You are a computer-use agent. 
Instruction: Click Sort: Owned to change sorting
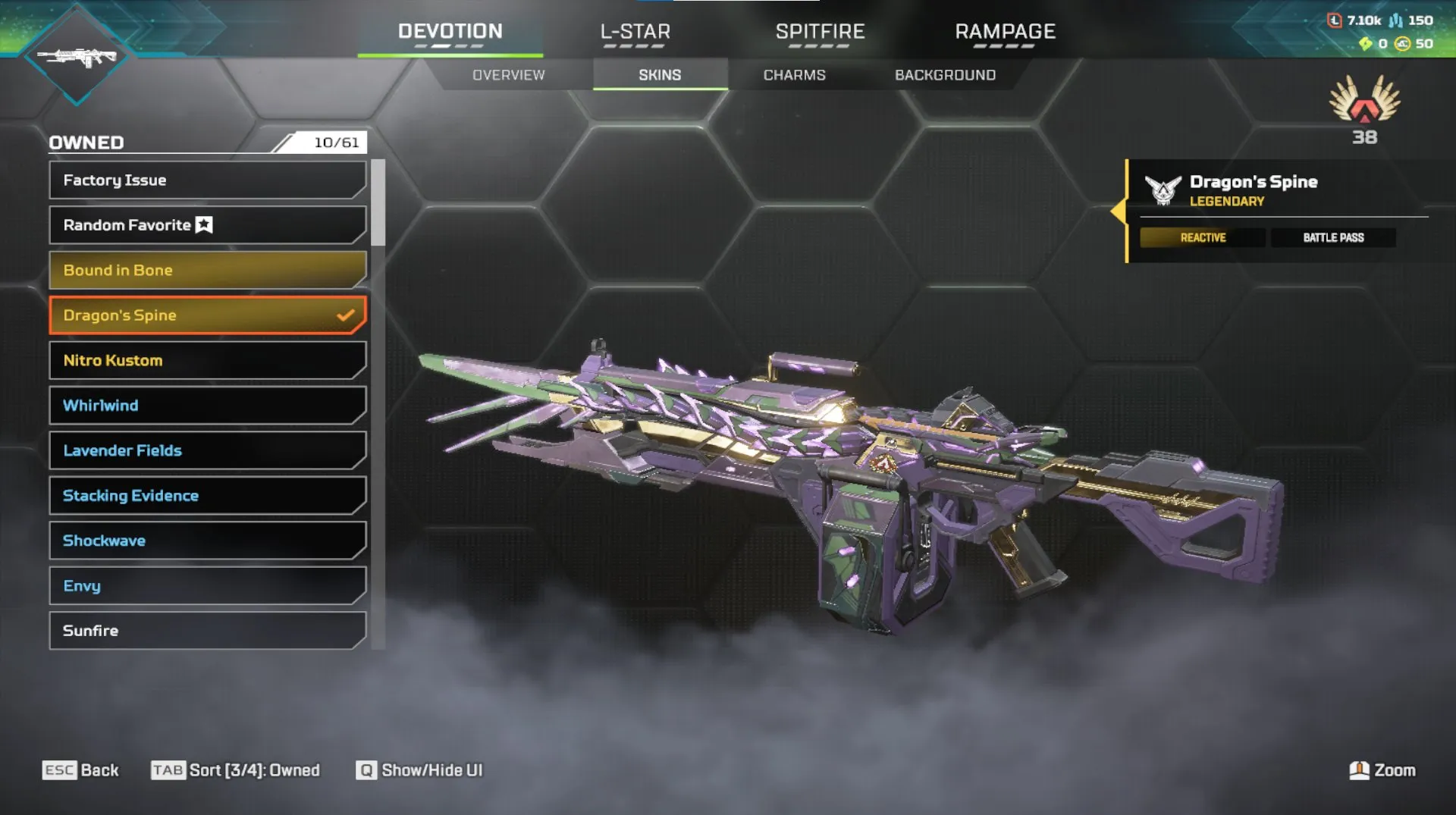tap(235, 770)
